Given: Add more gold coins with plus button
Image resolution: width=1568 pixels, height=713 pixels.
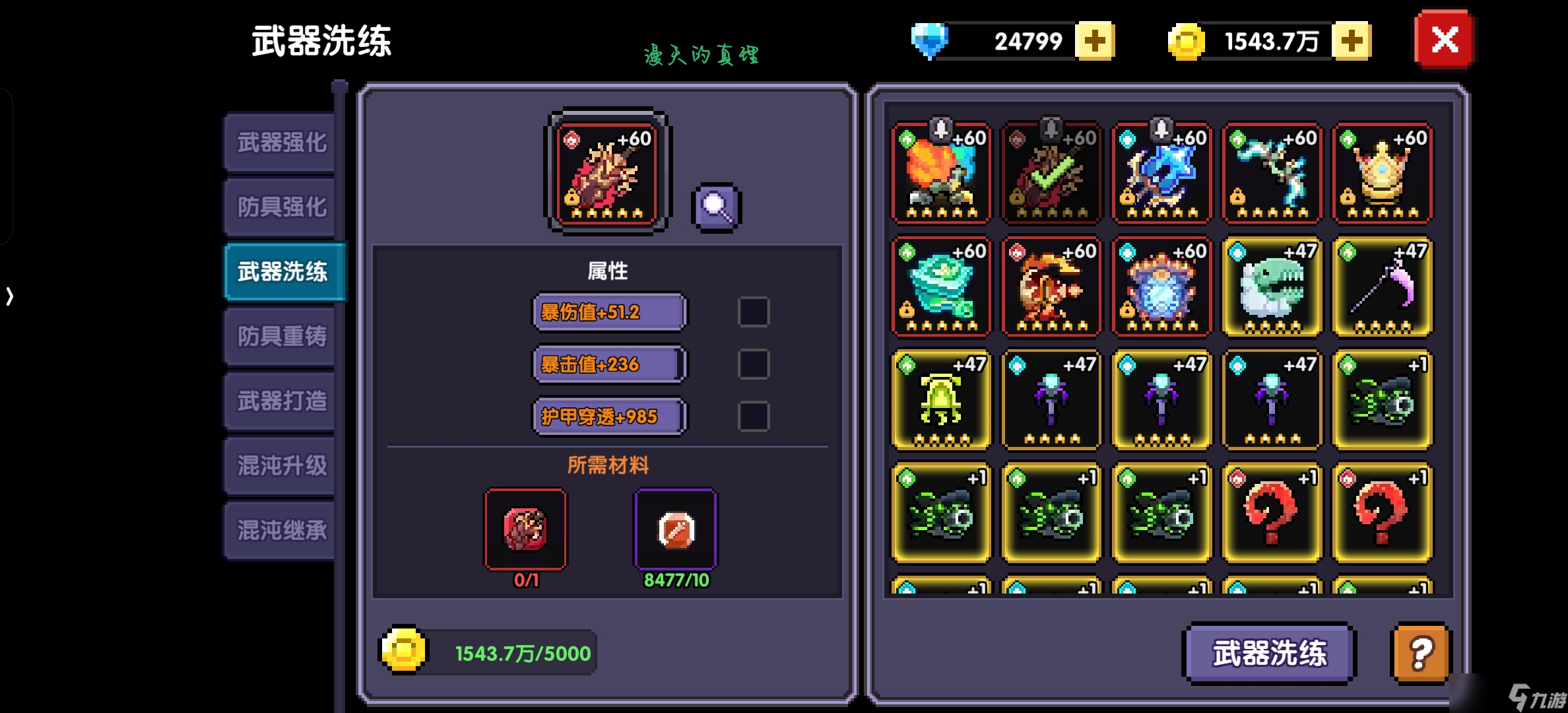Looking at the screenshot, I should tap(1352, 41).
